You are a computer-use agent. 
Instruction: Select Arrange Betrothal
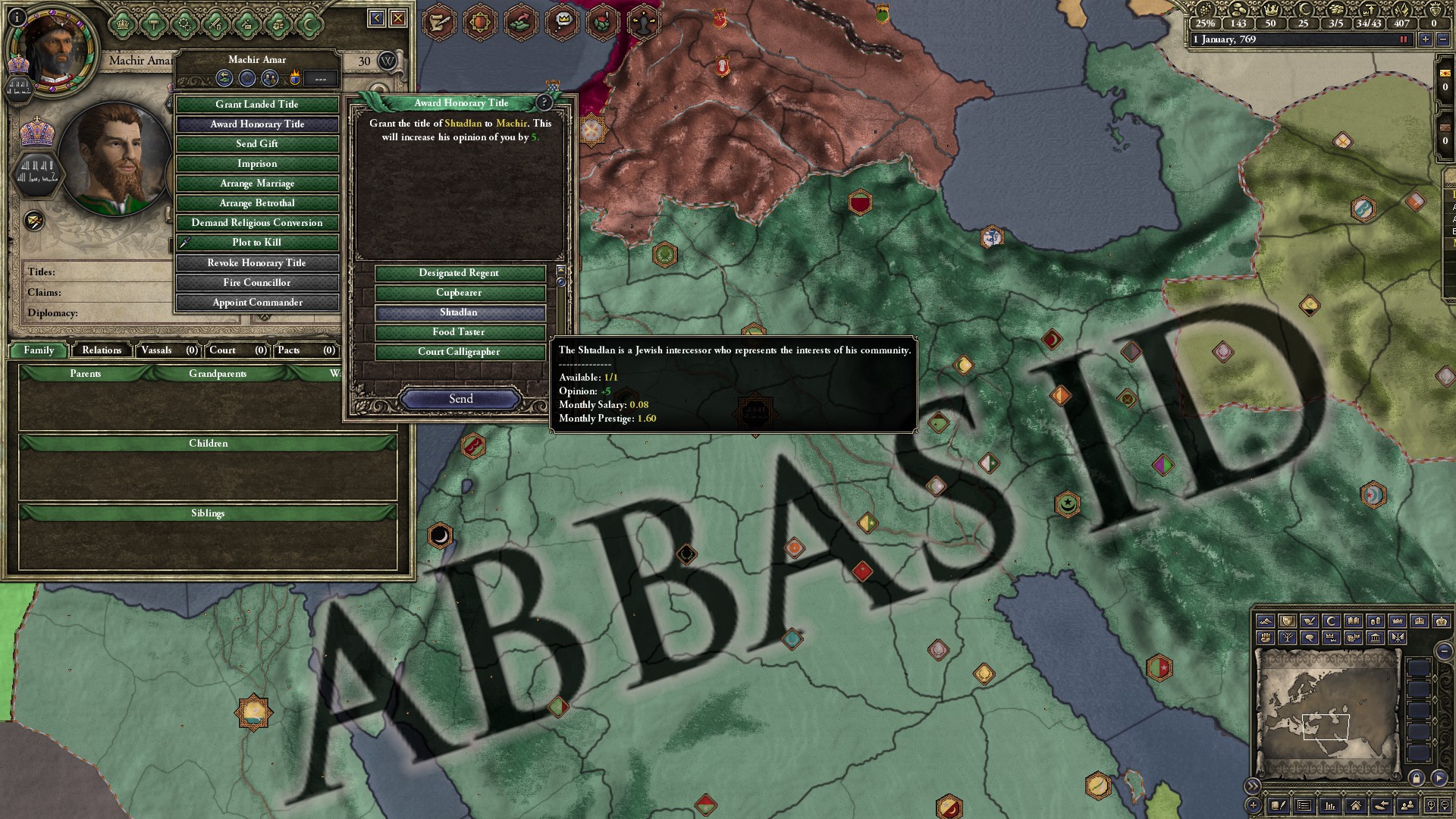(257, 203)
